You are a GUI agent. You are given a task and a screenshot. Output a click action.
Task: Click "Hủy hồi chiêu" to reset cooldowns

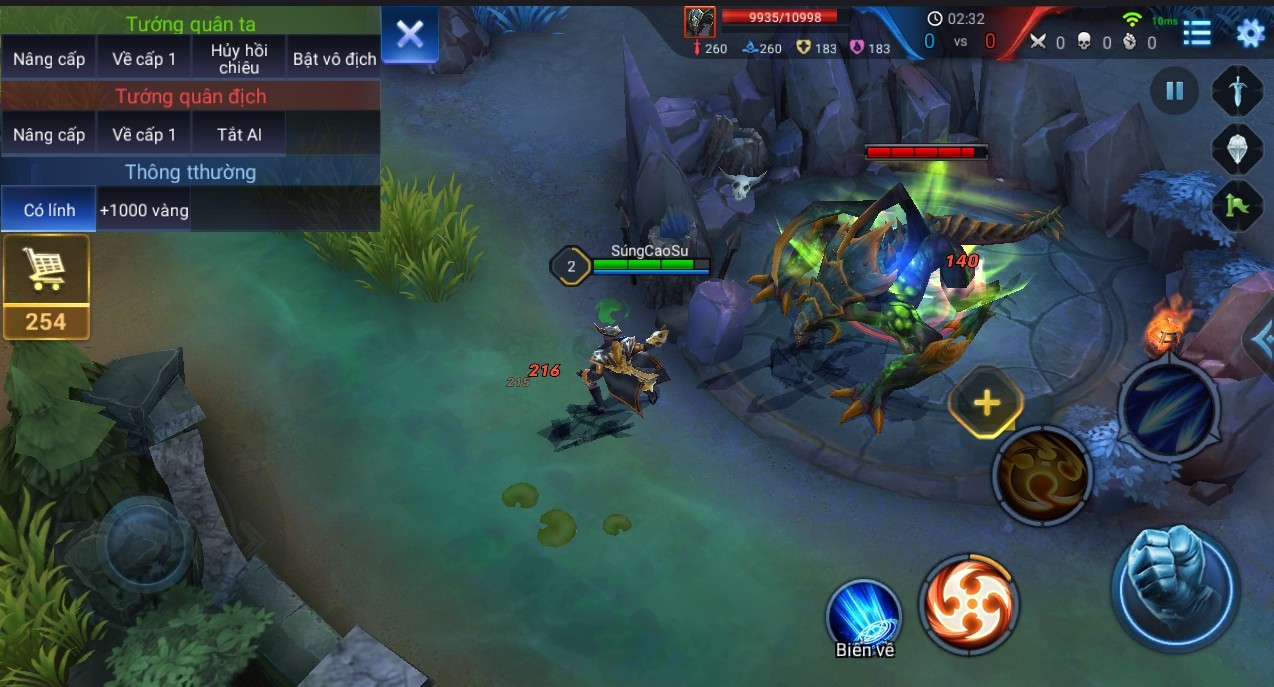239,59
